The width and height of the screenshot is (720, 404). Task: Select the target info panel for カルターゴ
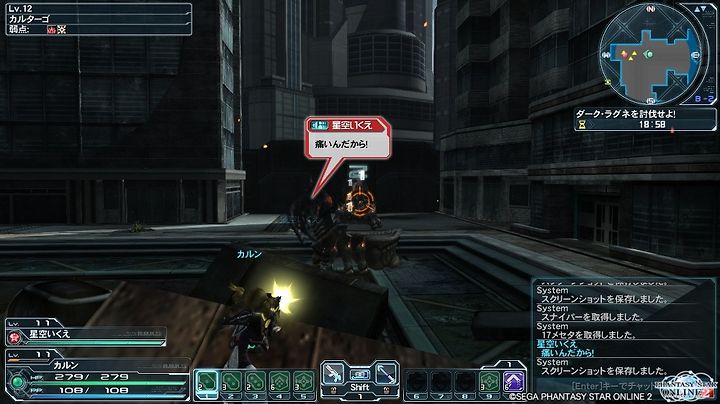97,19
